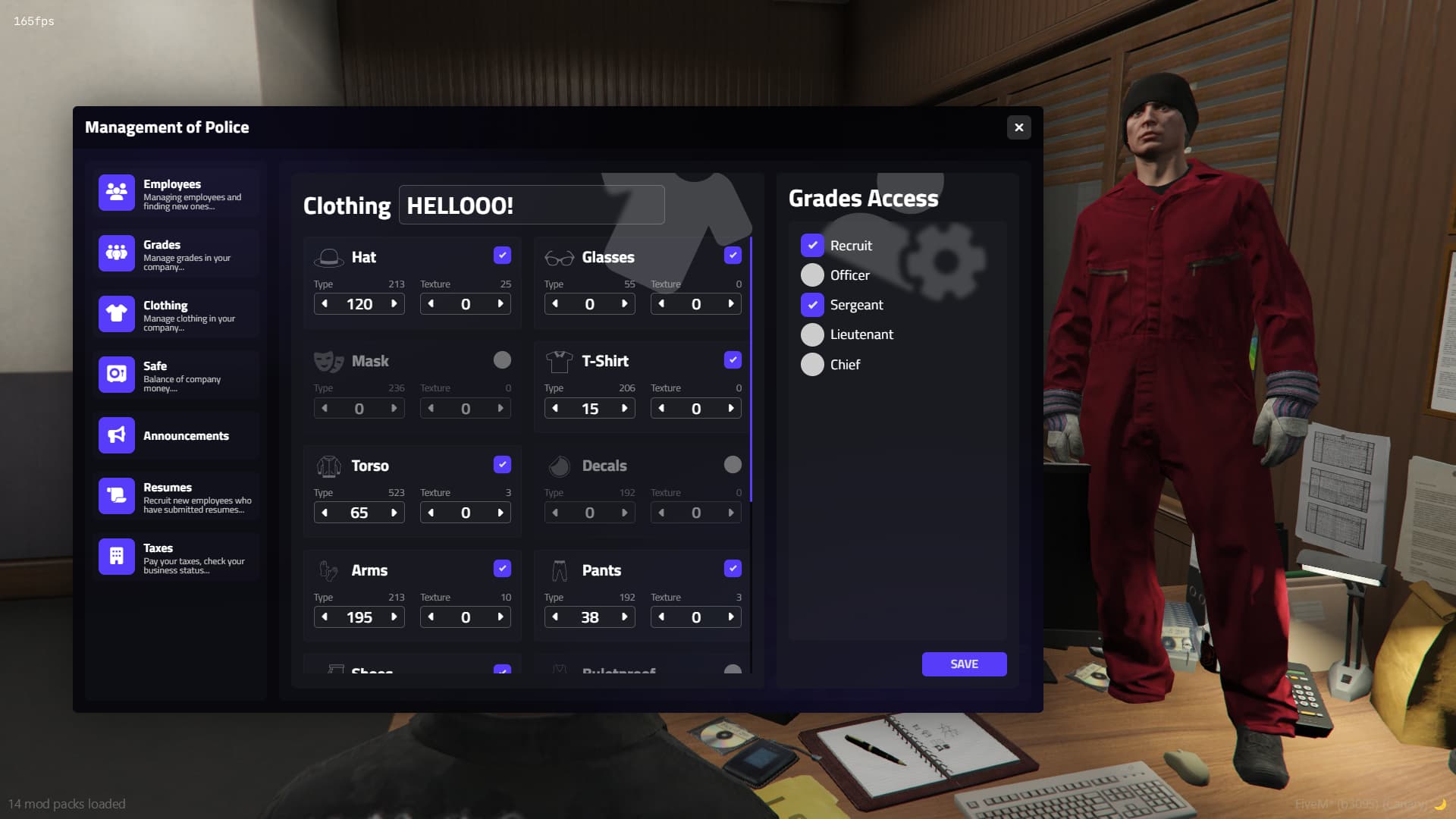1456x819 pixels.
Task: Enable Chief grade access
Action: 812,365
